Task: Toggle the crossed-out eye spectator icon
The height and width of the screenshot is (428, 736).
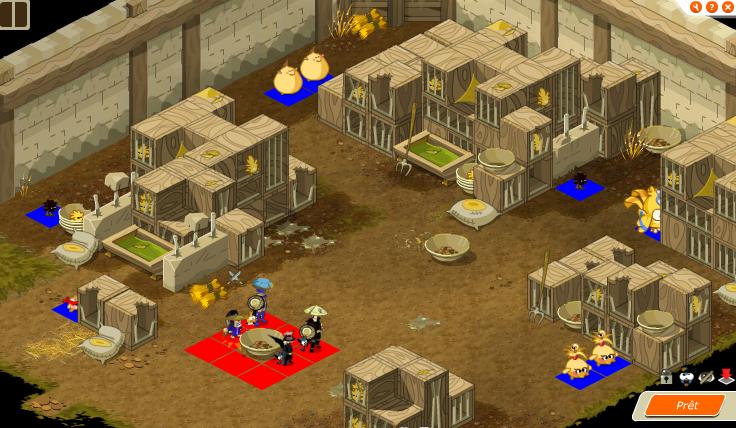Action: (706, 377)
